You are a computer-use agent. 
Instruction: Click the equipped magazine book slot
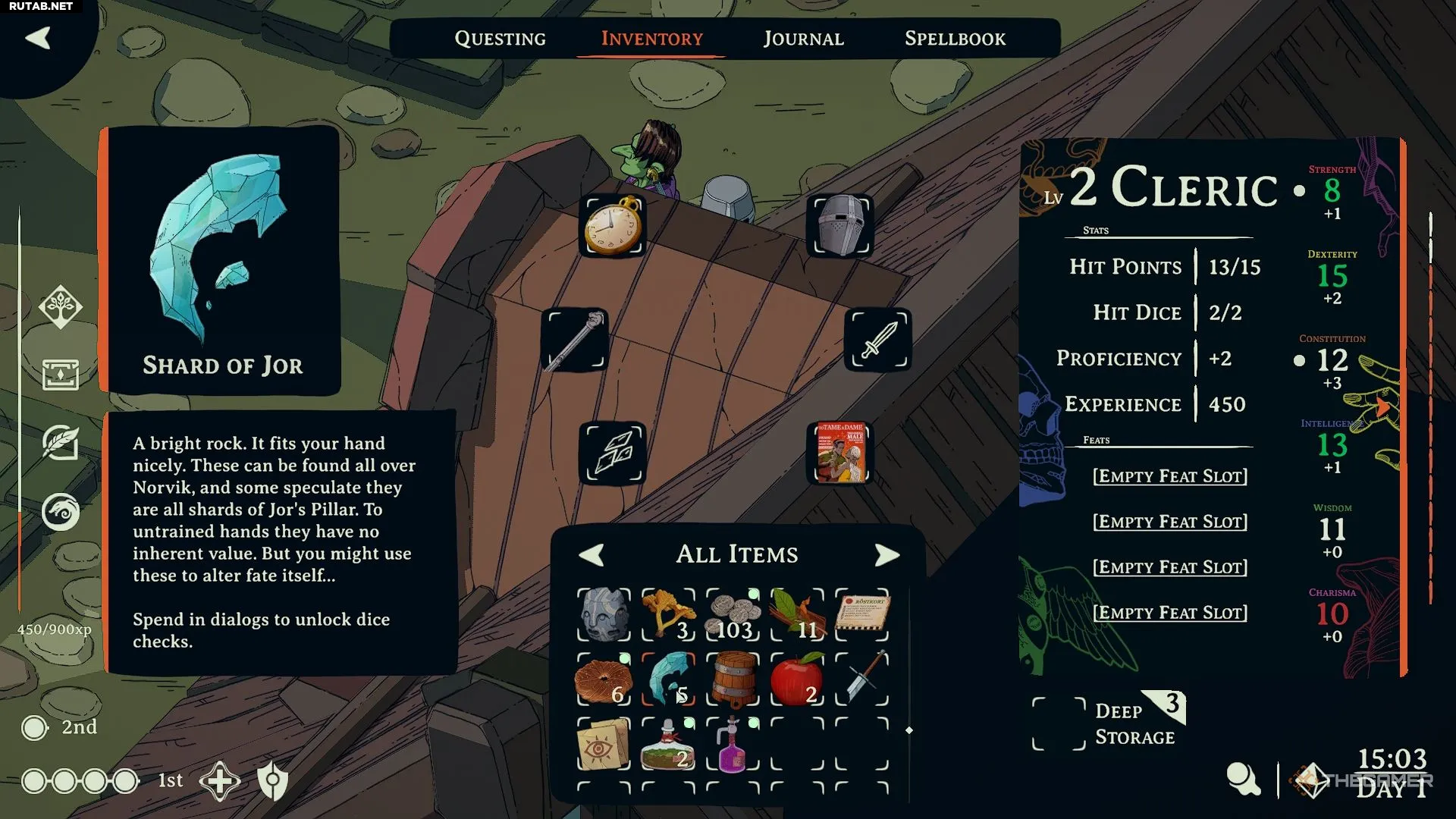point(840,453)
